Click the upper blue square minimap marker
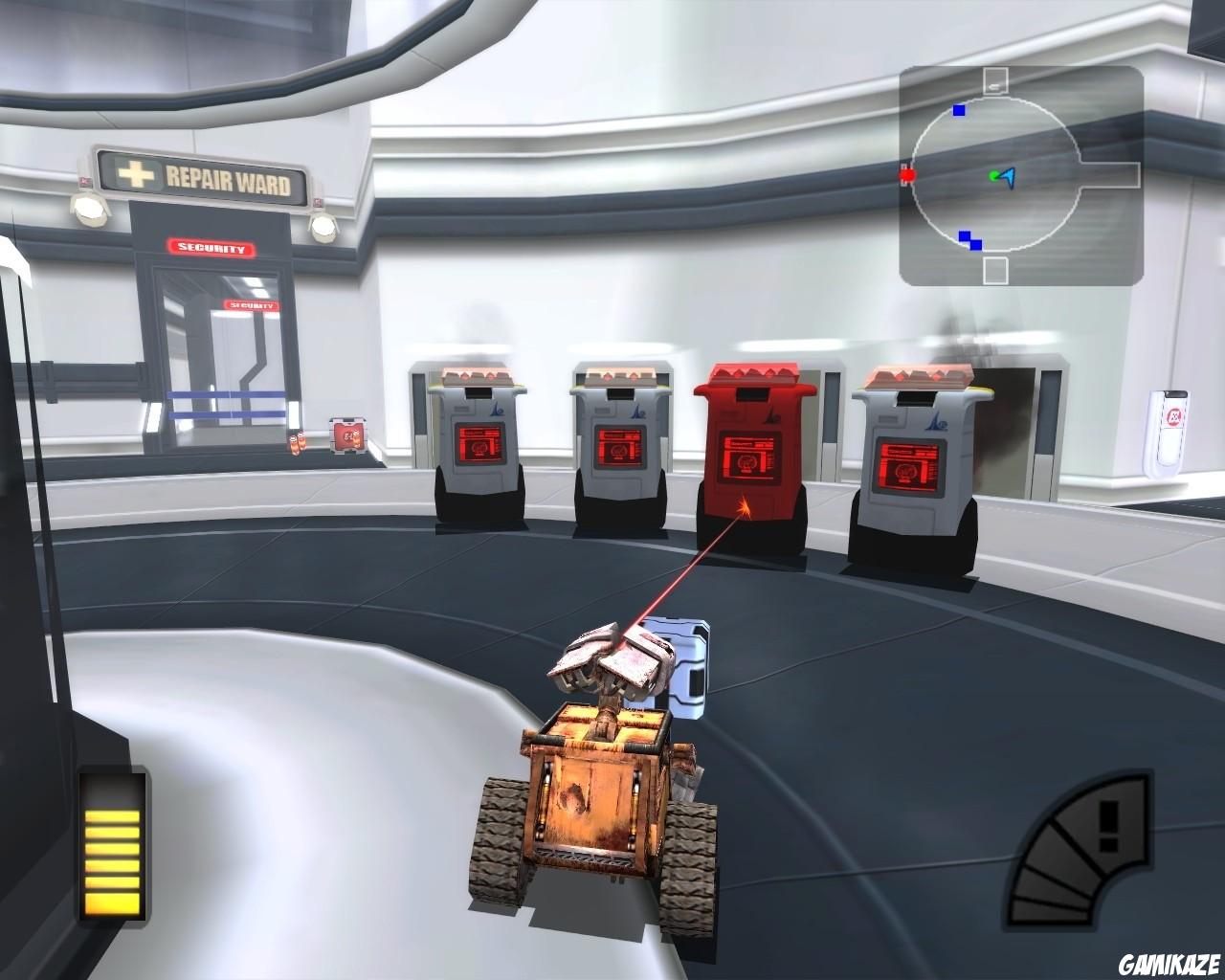 pyautogui.click(x=957, y=111)
